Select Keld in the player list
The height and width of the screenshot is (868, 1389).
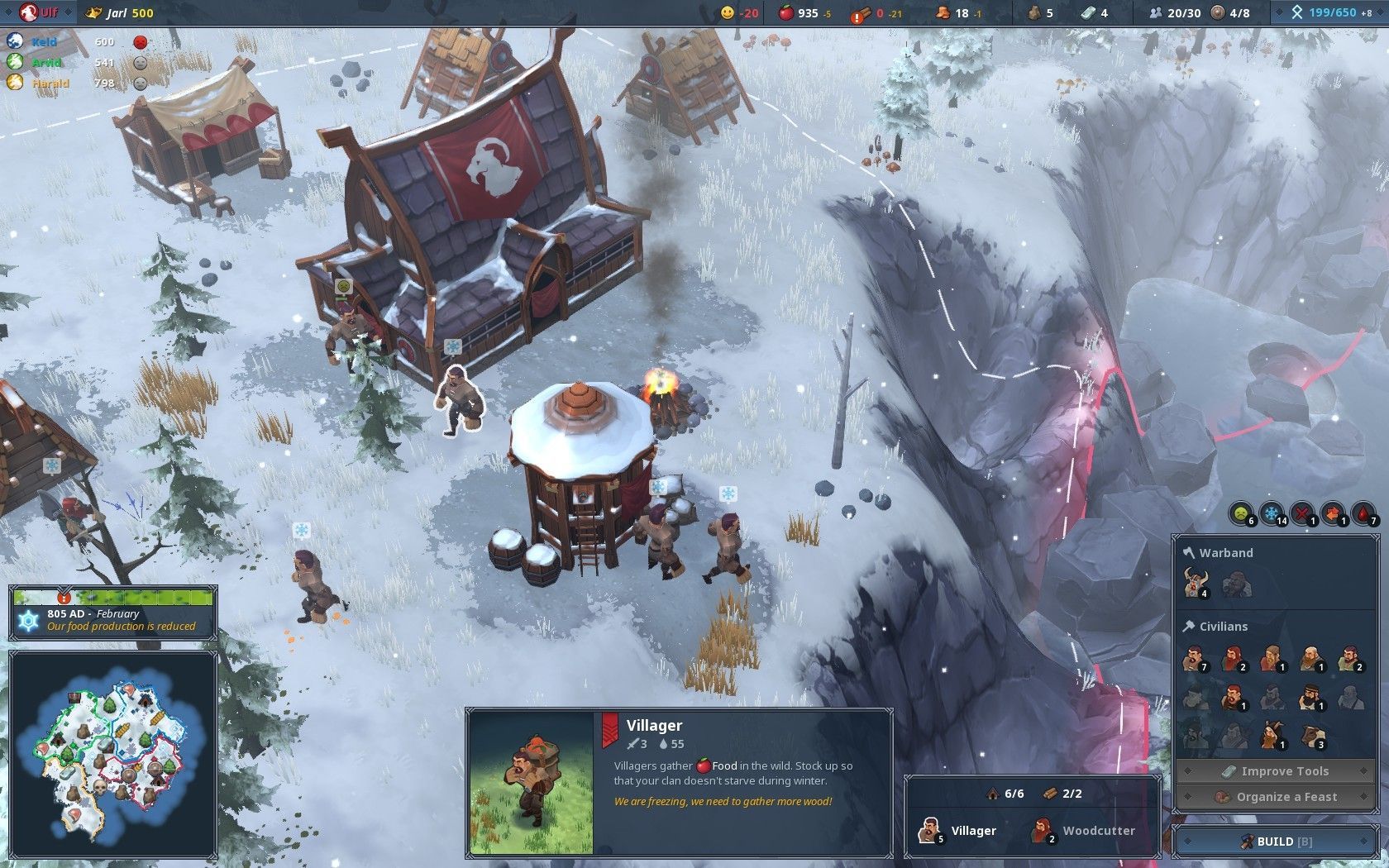tap(45, 41)
